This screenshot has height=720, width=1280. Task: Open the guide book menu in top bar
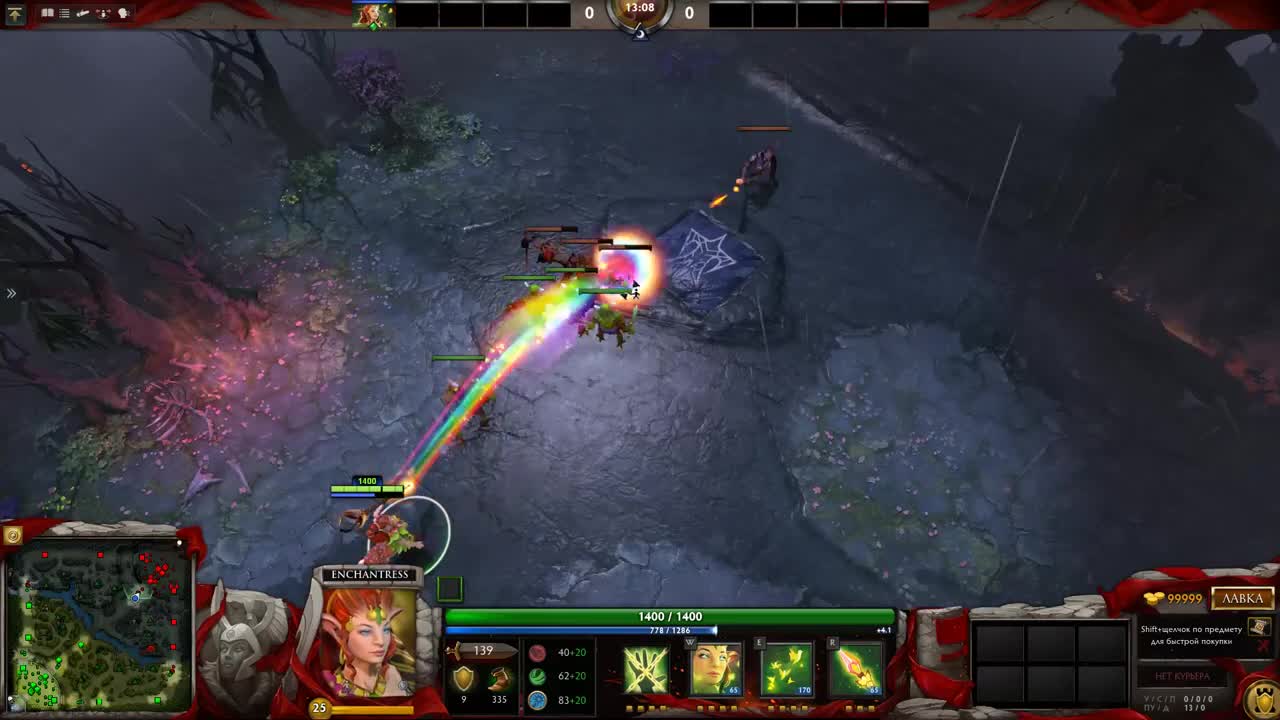click(x=48, y=14)
